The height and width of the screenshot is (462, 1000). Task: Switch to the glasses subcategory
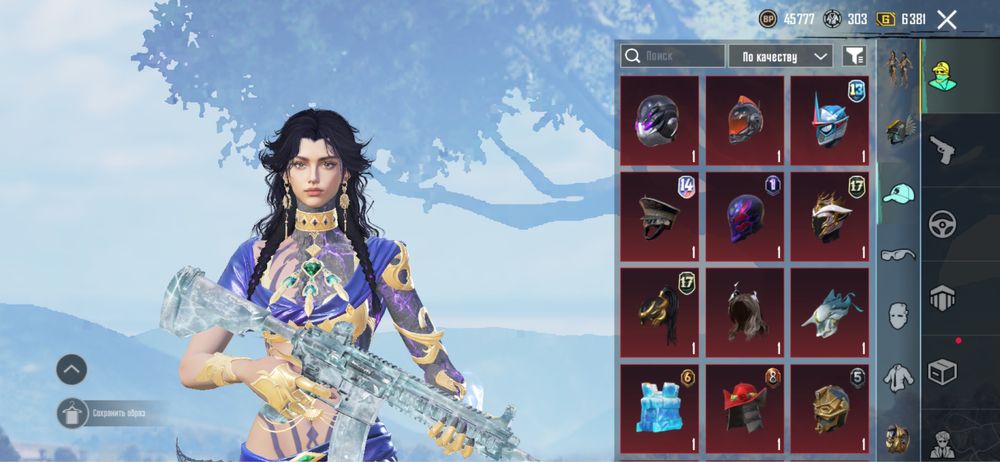pos(899,255)
